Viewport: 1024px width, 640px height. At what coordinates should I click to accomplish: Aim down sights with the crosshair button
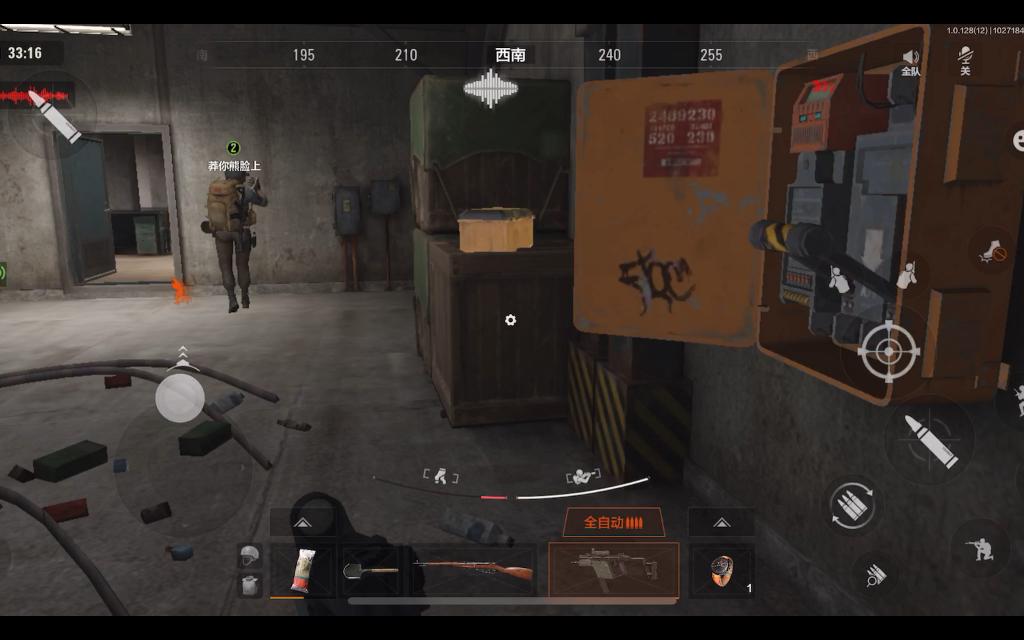click(885, 351)
